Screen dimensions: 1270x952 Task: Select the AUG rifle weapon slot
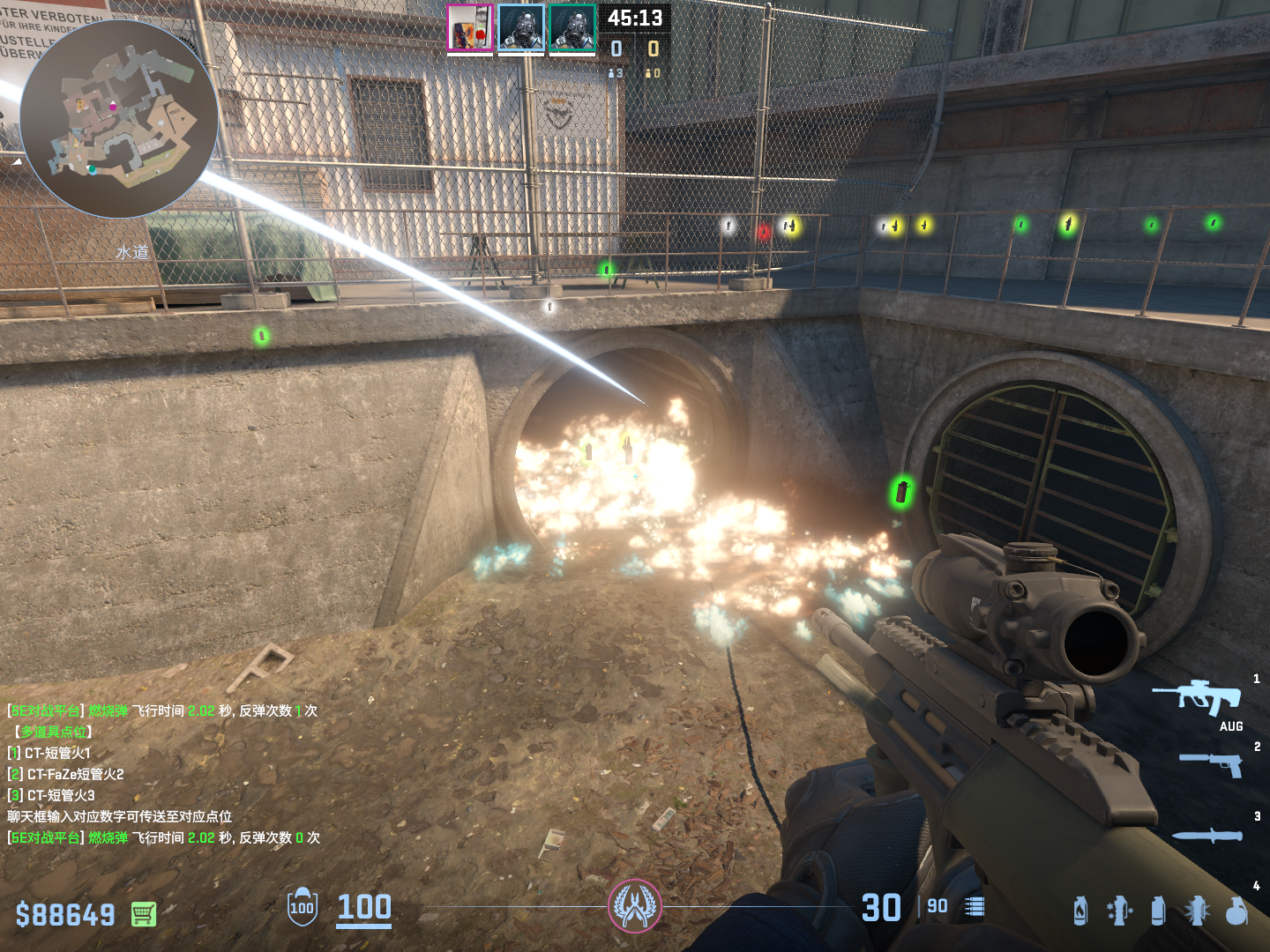click(1198, 698)
